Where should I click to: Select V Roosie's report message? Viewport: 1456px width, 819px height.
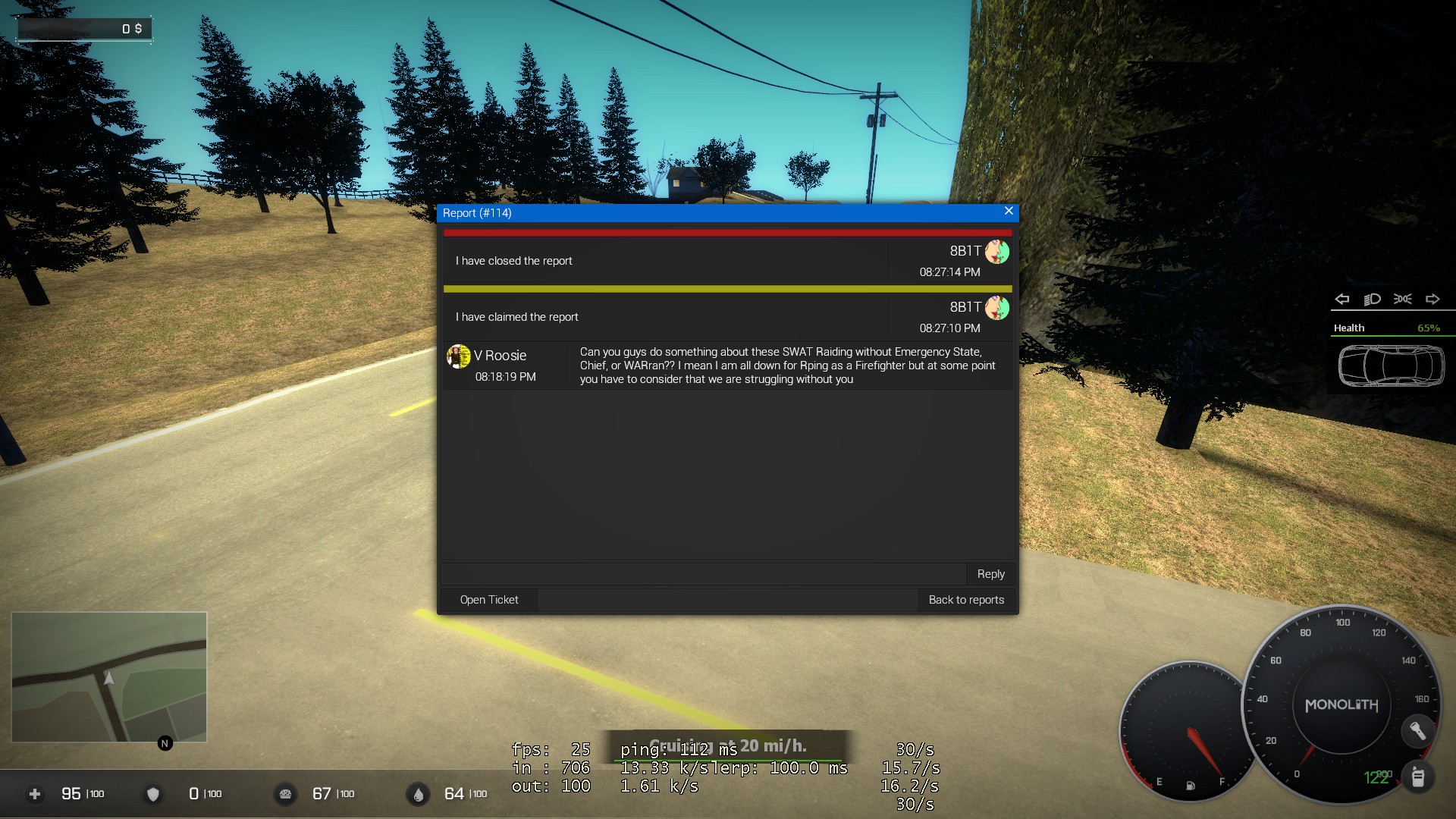point(789,366)
